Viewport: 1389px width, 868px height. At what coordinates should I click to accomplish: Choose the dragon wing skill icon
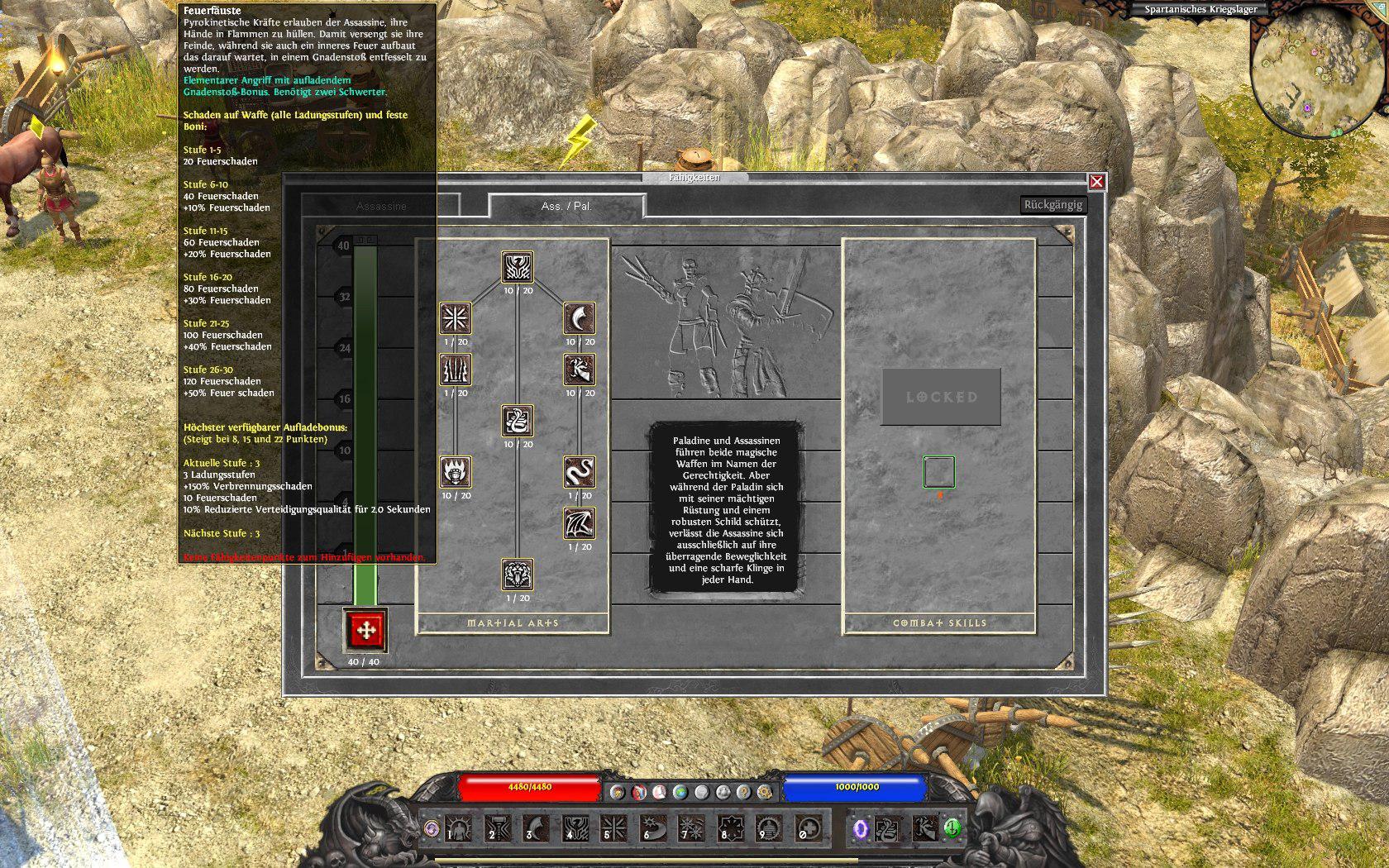(x=580, y=524)
